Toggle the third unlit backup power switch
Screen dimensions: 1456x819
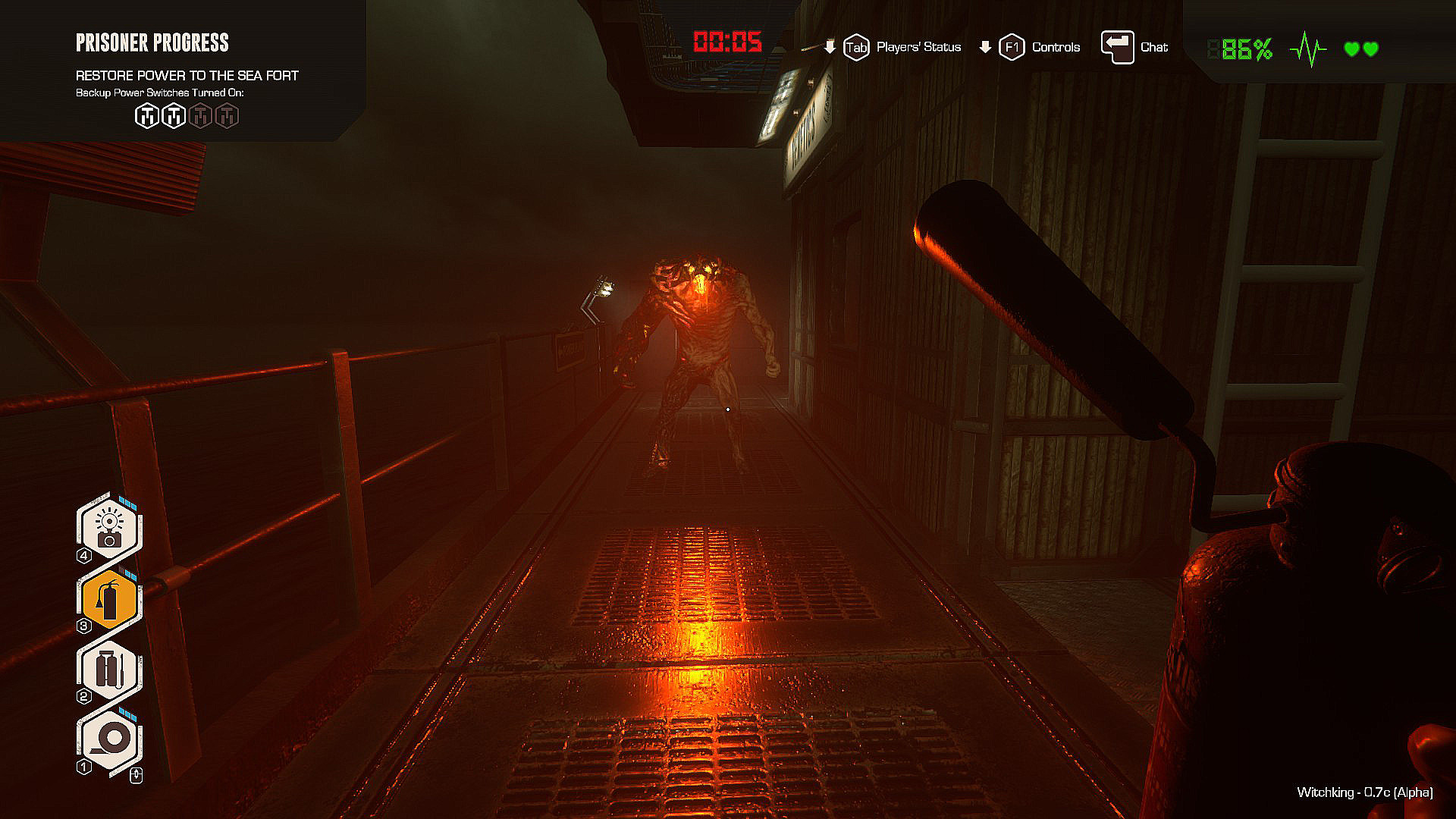click(199, 115)
